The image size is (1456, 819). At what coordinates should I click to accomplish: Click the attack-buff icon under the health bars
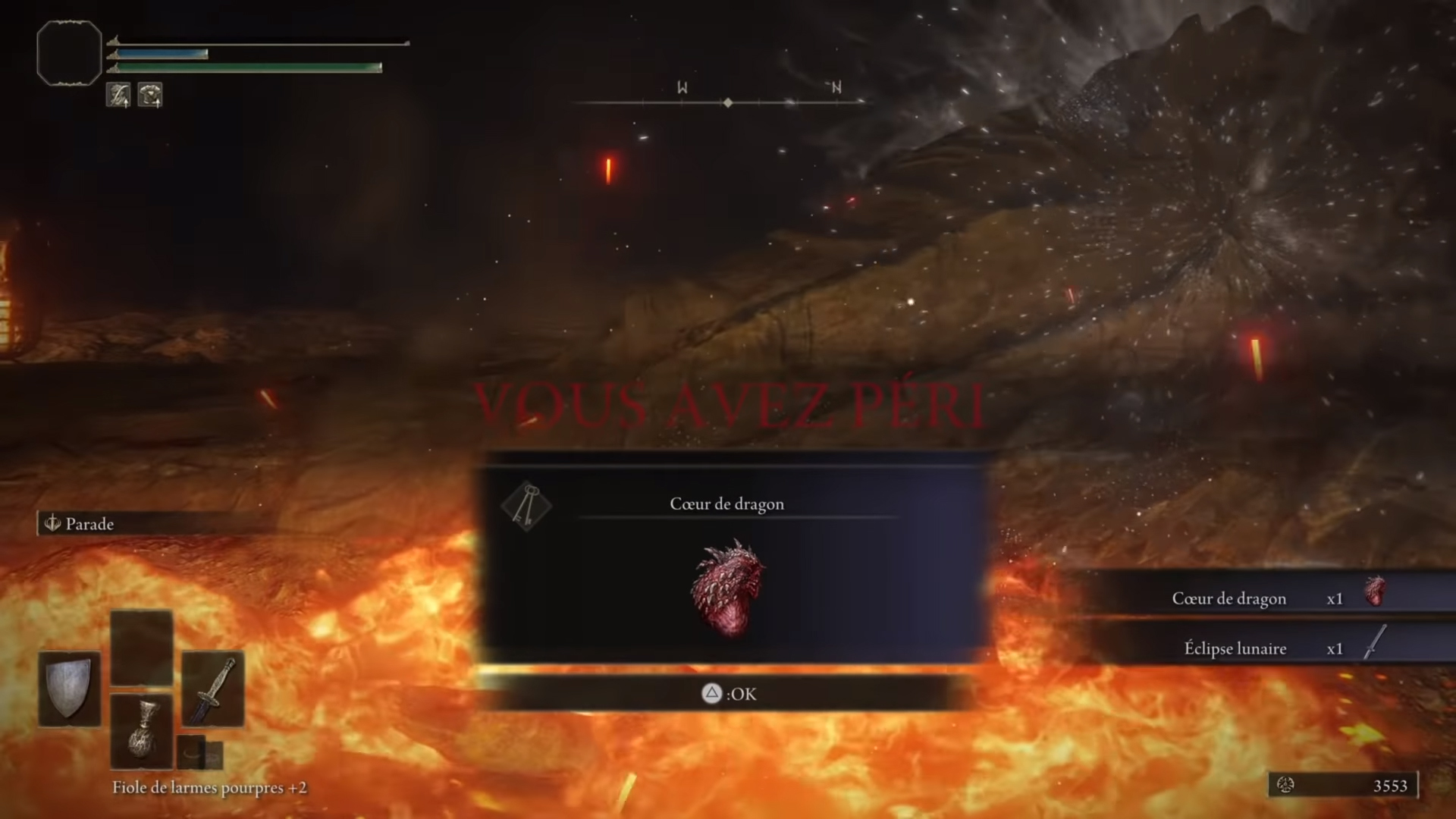[x=119, y=94]
